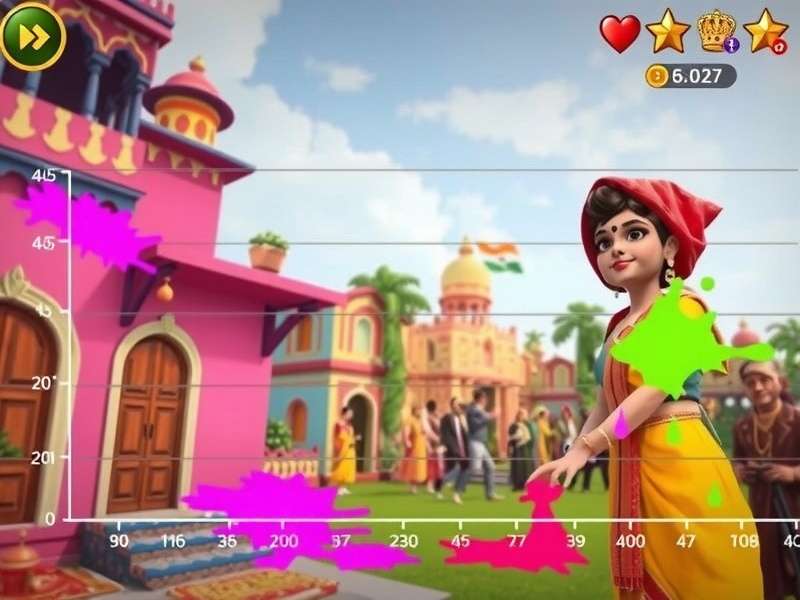Viewport: 800px width, 600px height.
Task: Open the golden crown icon
Action: pyautogui.click(x=716, y=31)
